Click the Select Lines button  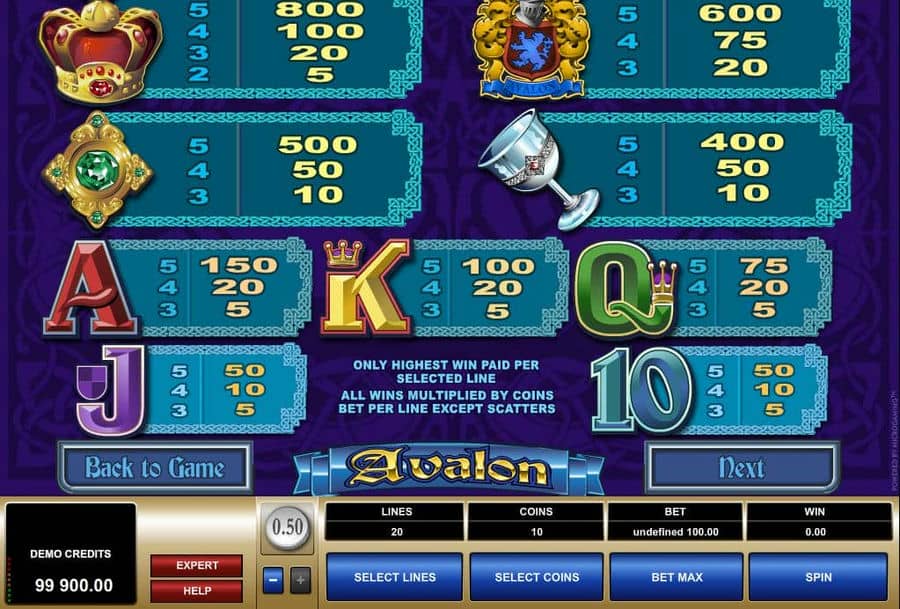395,577
